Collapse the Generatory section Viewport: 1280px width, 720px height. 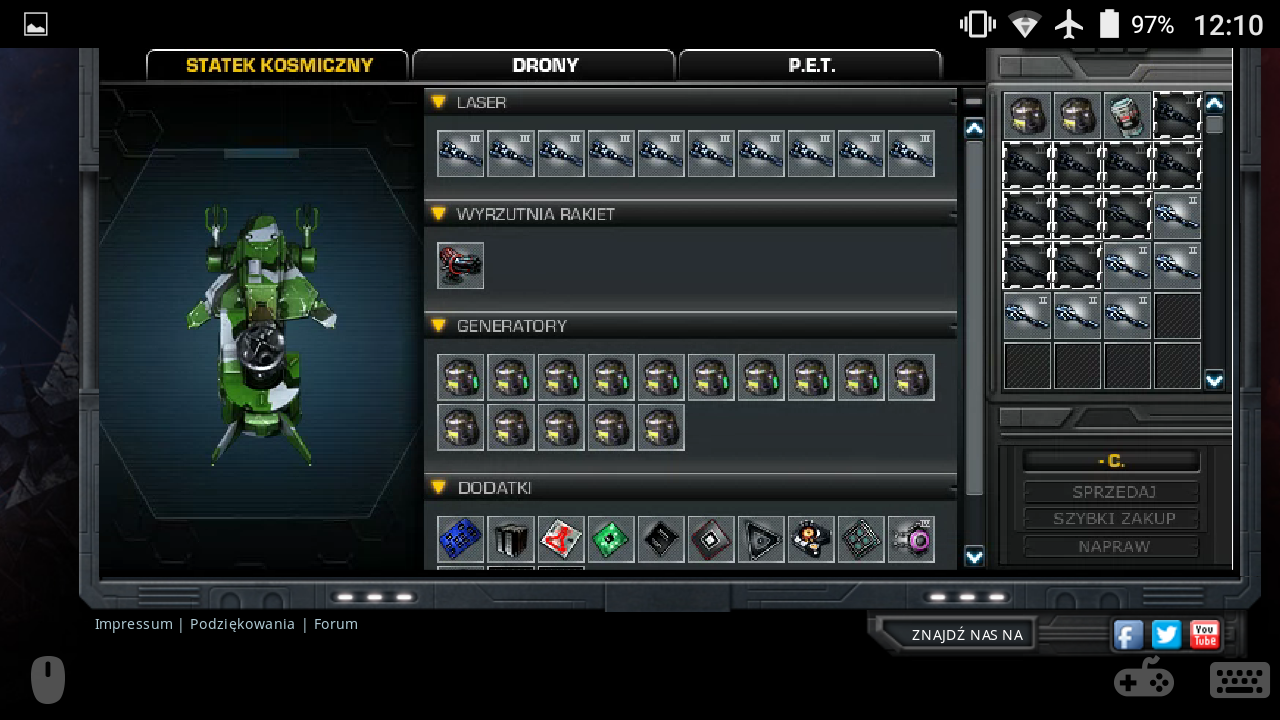(439, 326)
